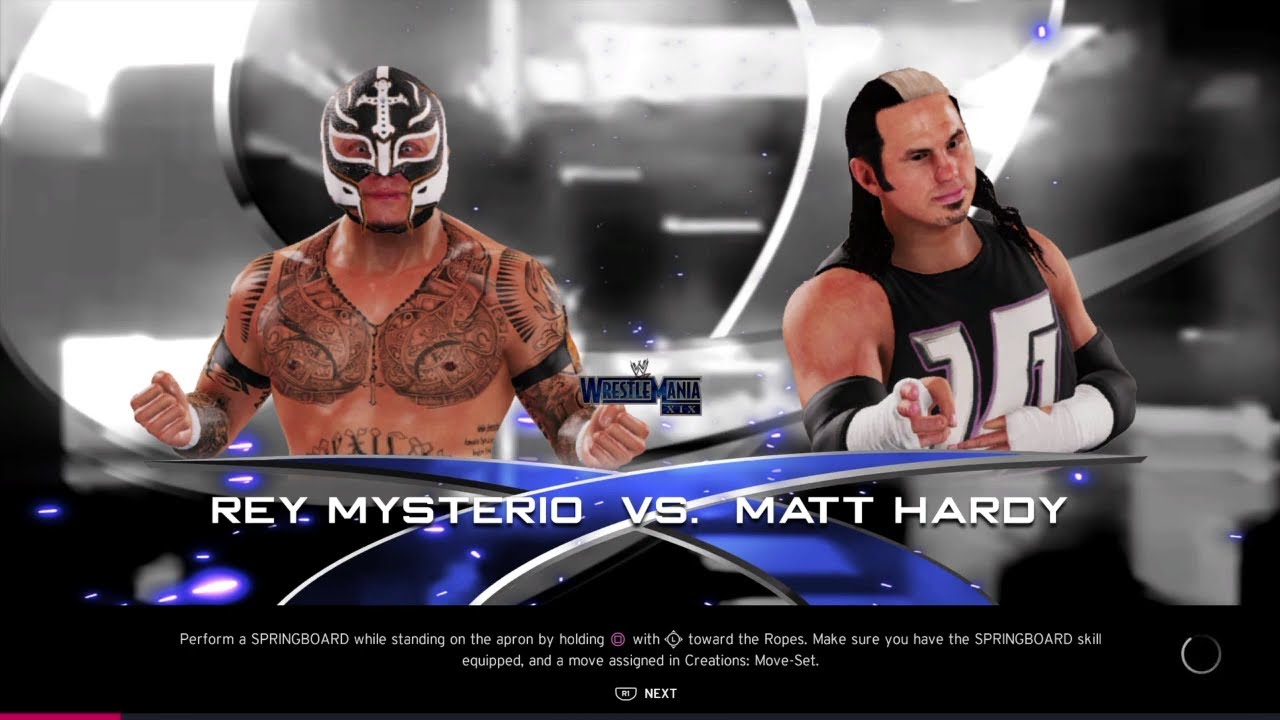Show the NEXT loading tip
The image size is (1280, 720).
click(648, 693)
